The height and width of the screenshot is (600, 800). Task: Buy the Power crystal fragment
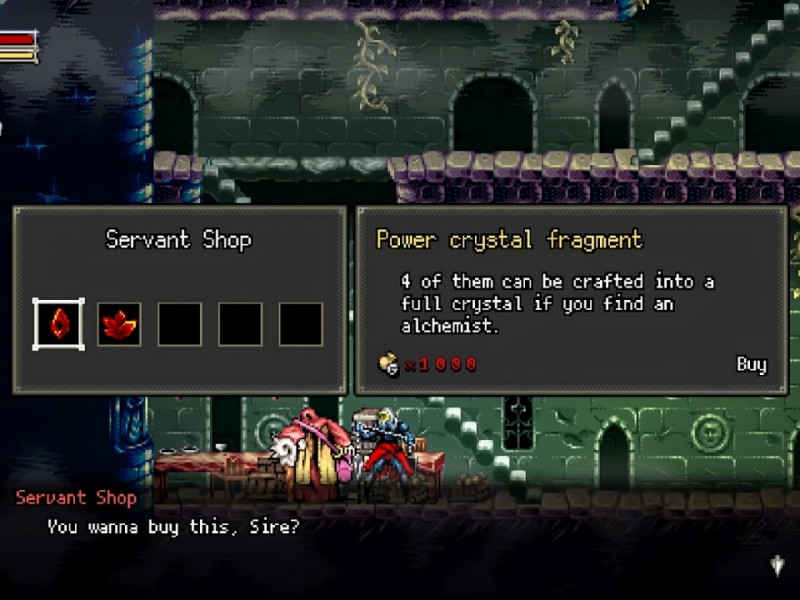[x=751, y=364]
